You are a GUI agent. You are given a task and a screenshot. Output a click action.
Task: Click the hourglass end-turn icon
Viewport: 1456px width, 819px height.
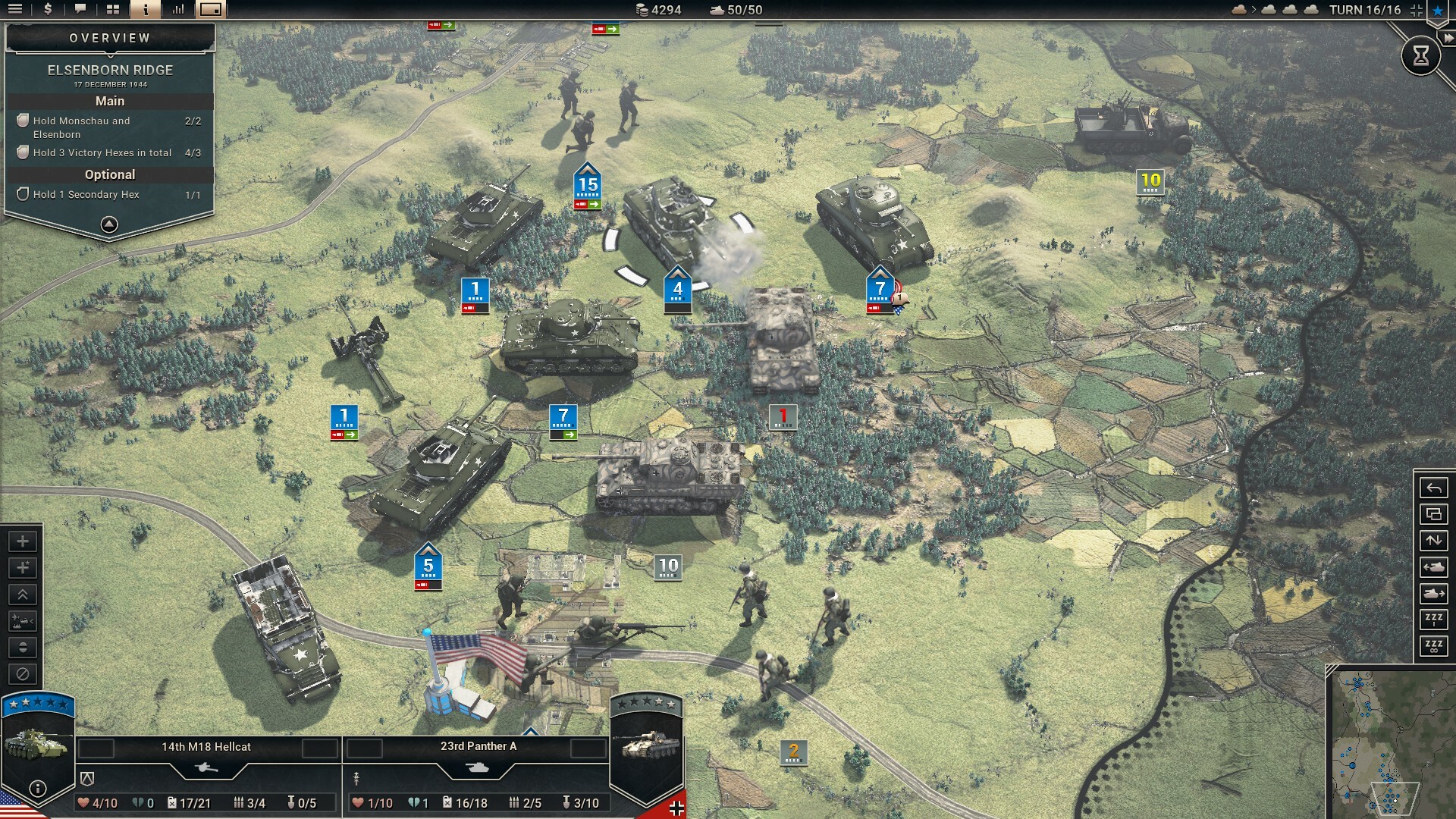tap(1422, 55)
